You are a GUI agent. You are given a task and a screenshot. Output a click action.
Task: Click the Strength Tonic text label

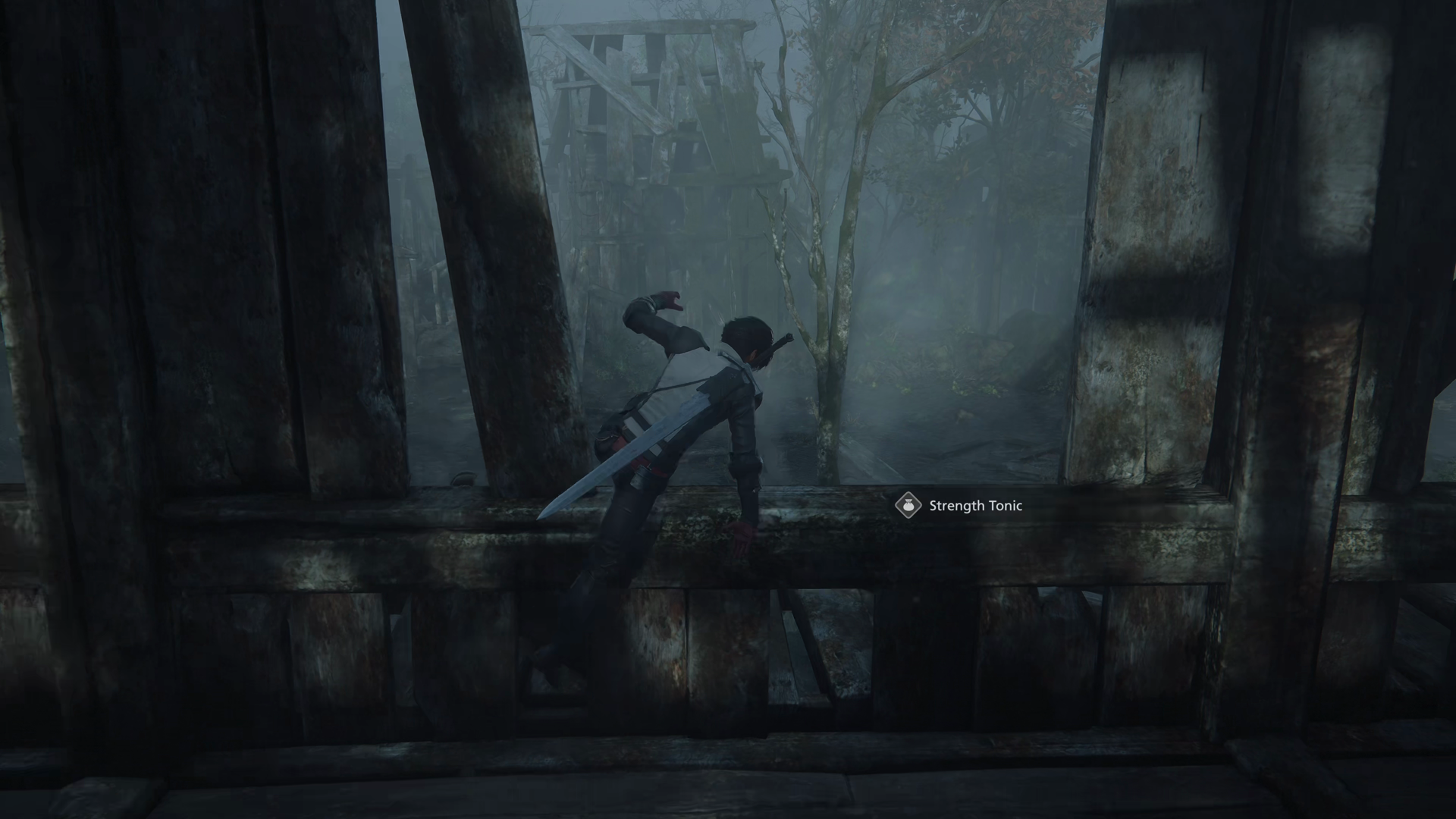(974, 506)
